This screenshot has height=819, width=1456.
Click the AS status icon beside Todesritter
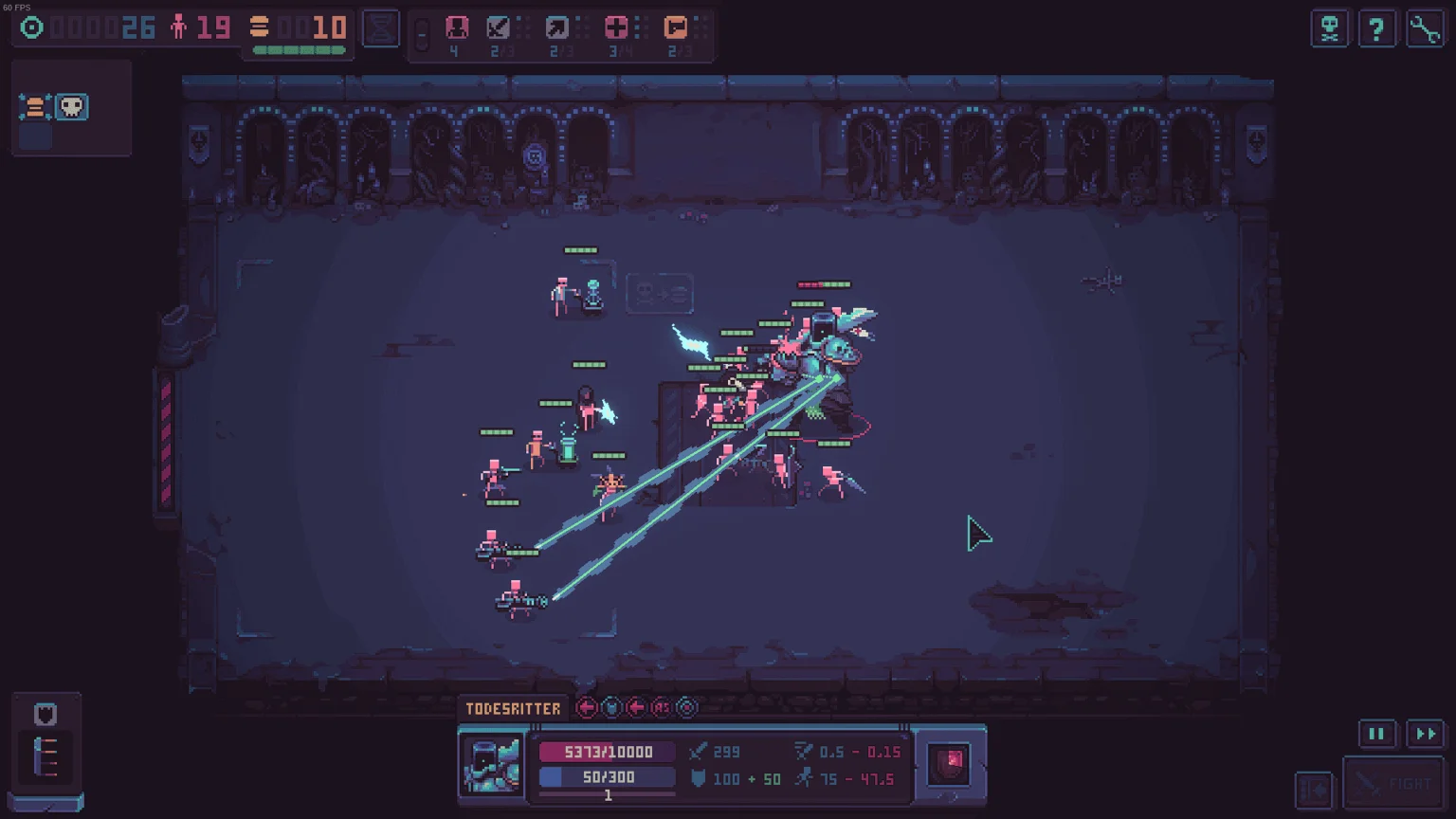click(x=662, y=707)
